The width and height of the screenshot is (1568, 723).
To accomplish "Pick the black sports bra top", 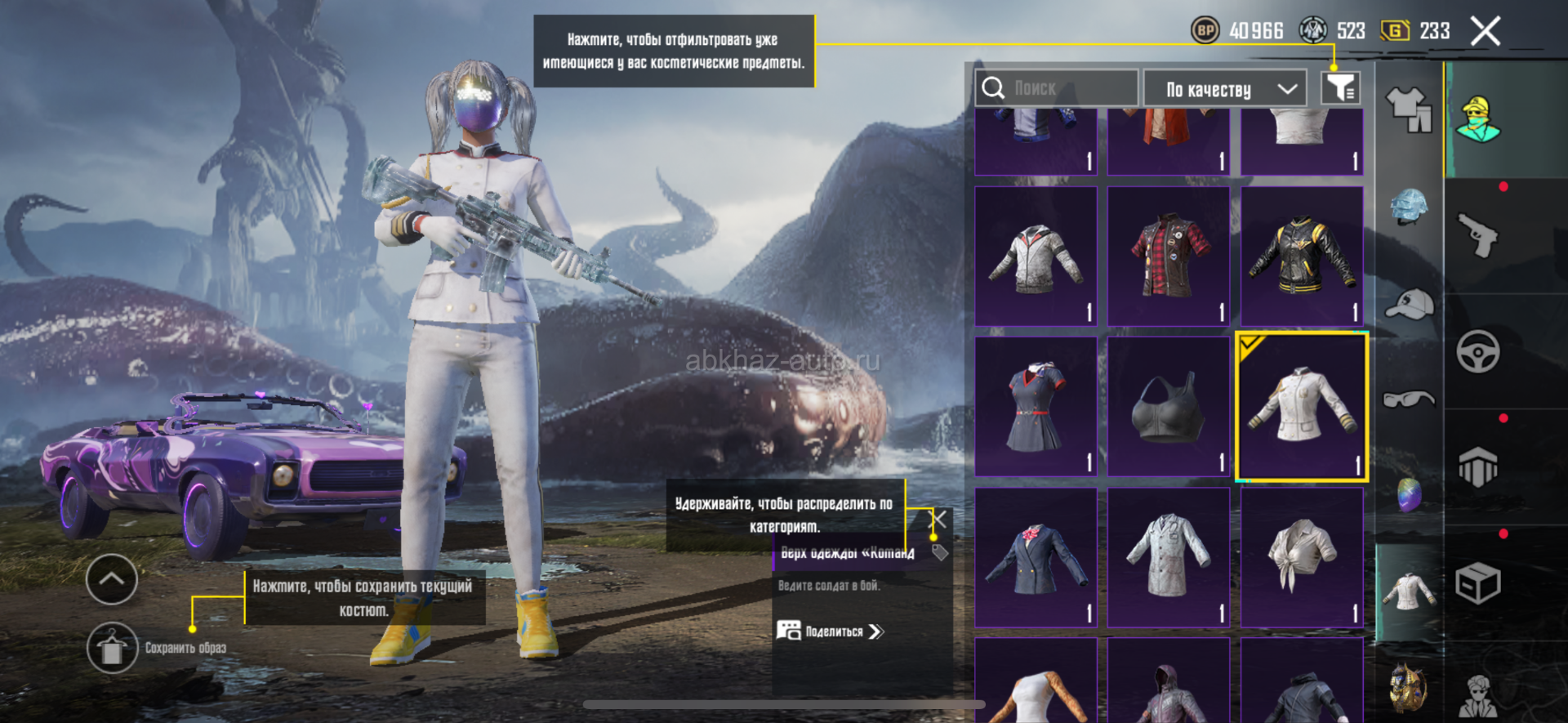I will coord(1169,407).
